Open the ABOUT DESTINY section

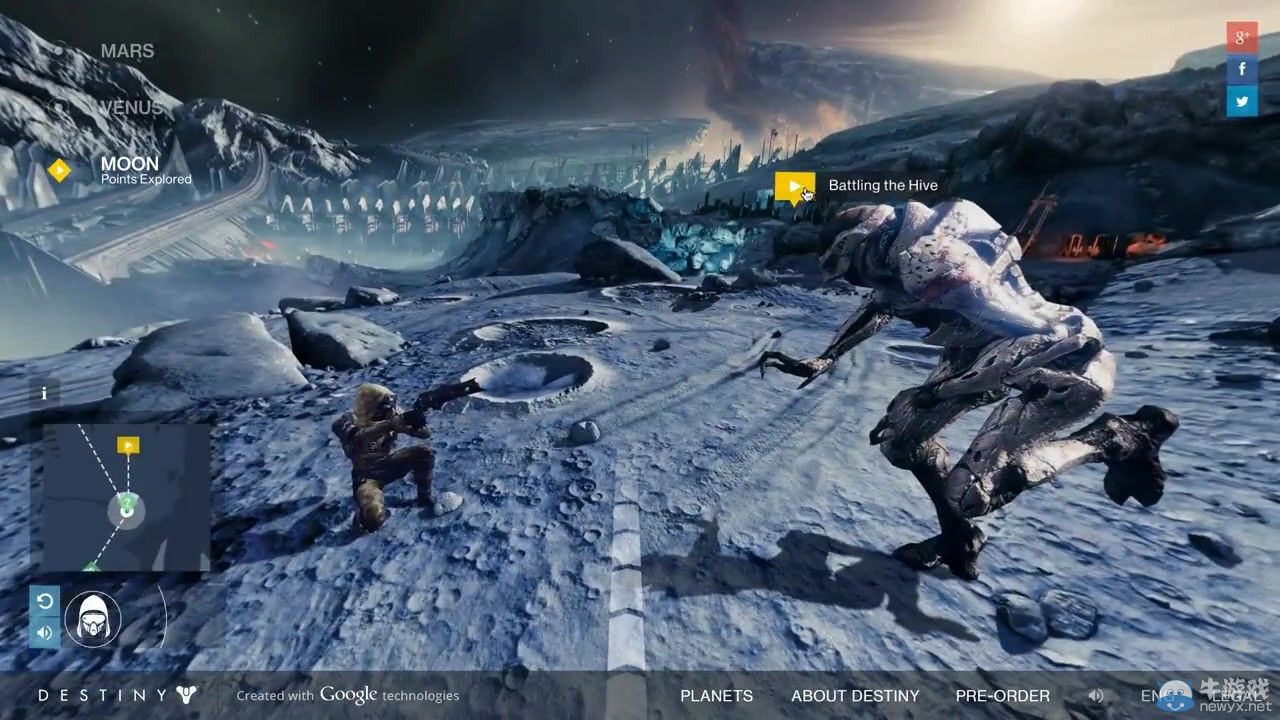pos(855,695)
